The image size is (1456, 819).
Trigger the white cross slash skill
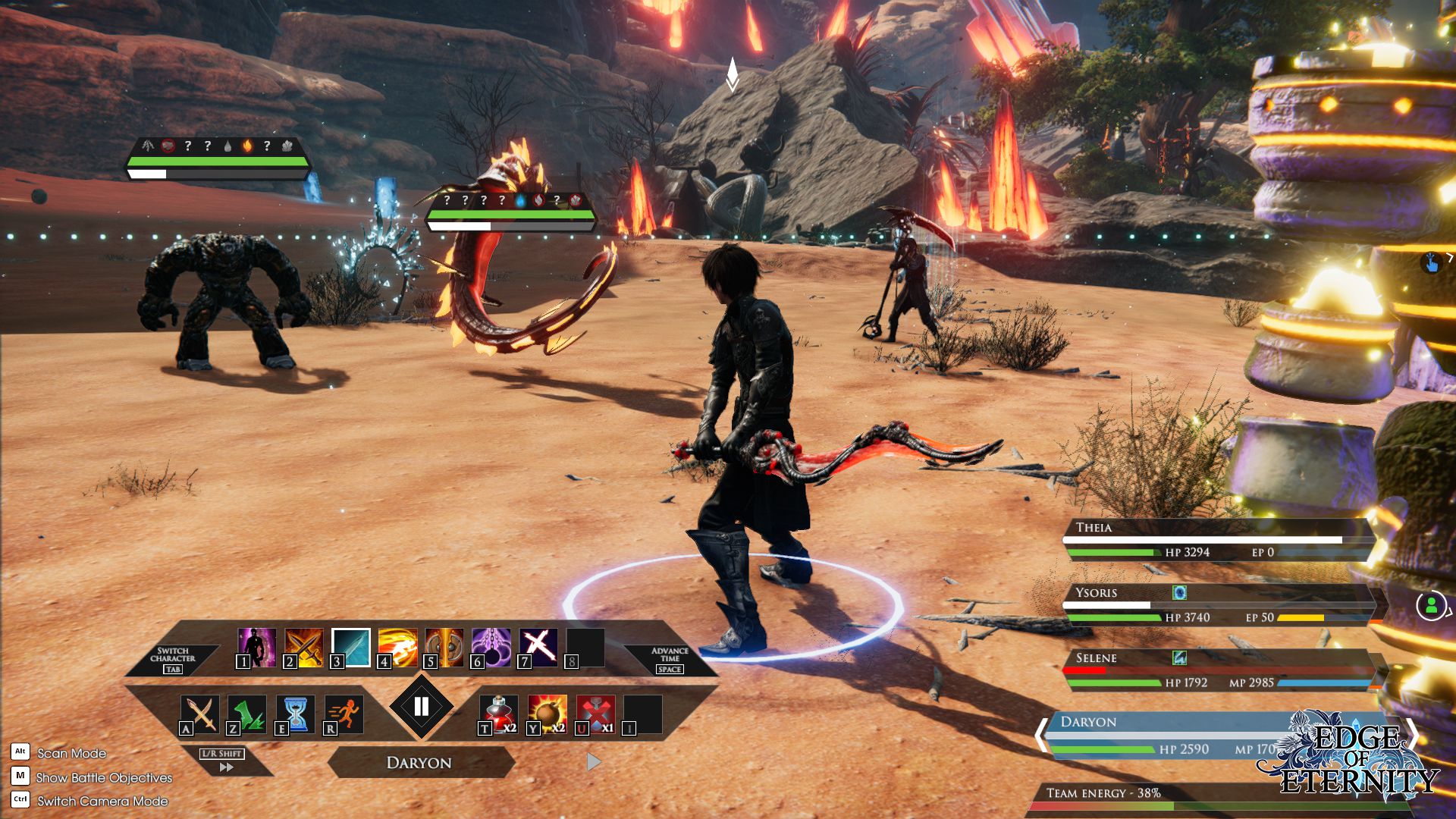(x=538, y=647)
